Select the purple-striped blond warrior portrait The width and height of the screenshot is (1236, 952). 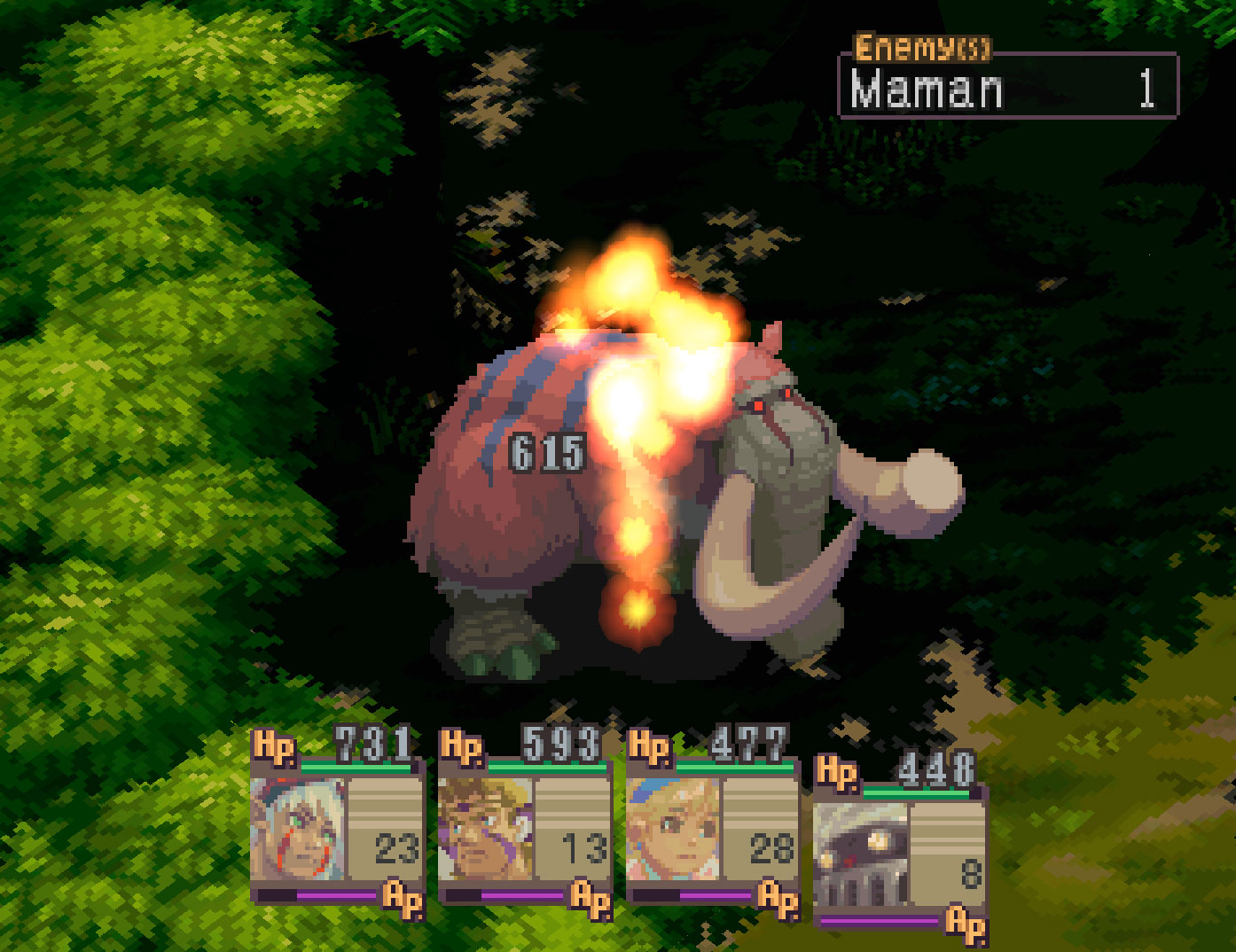tap(486, 830)
